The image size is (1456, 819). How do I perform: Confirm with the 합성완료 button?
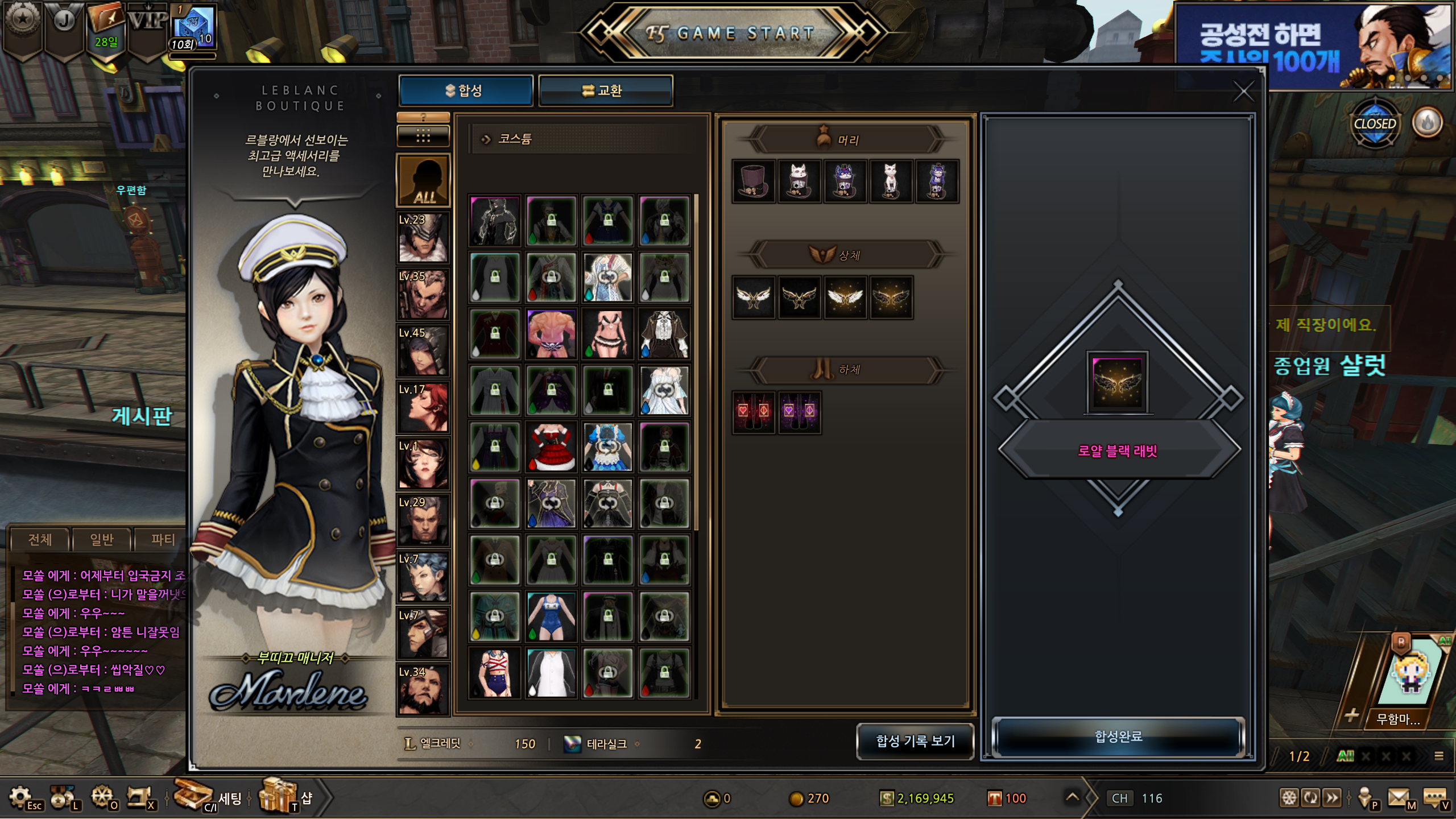1118,737
